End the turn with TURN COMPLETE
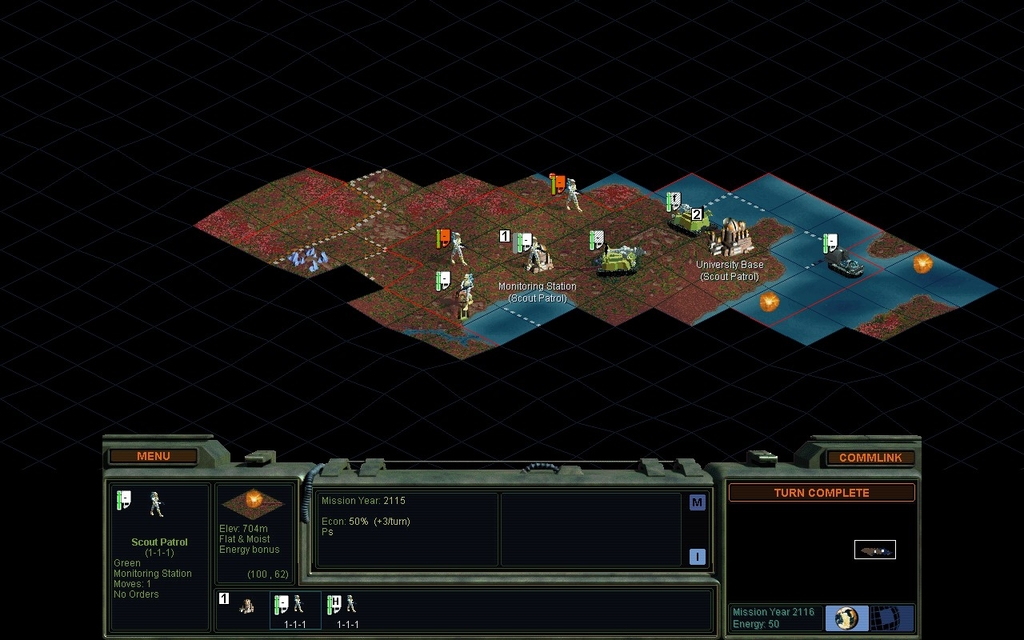Screen dimensions: 1024x640 tap(821, 493)
